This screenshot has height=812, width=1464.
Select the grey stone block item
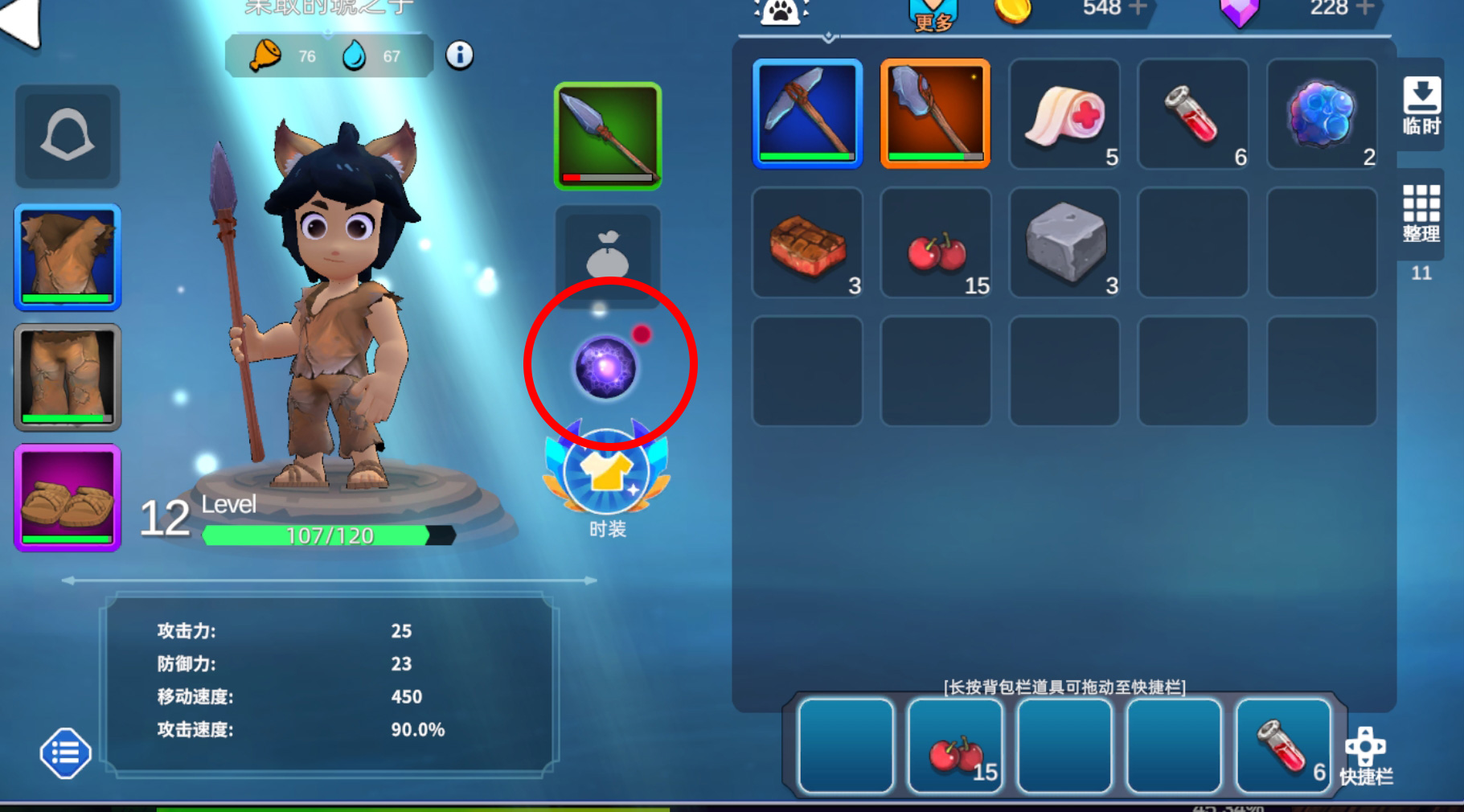pos(1064,242)
